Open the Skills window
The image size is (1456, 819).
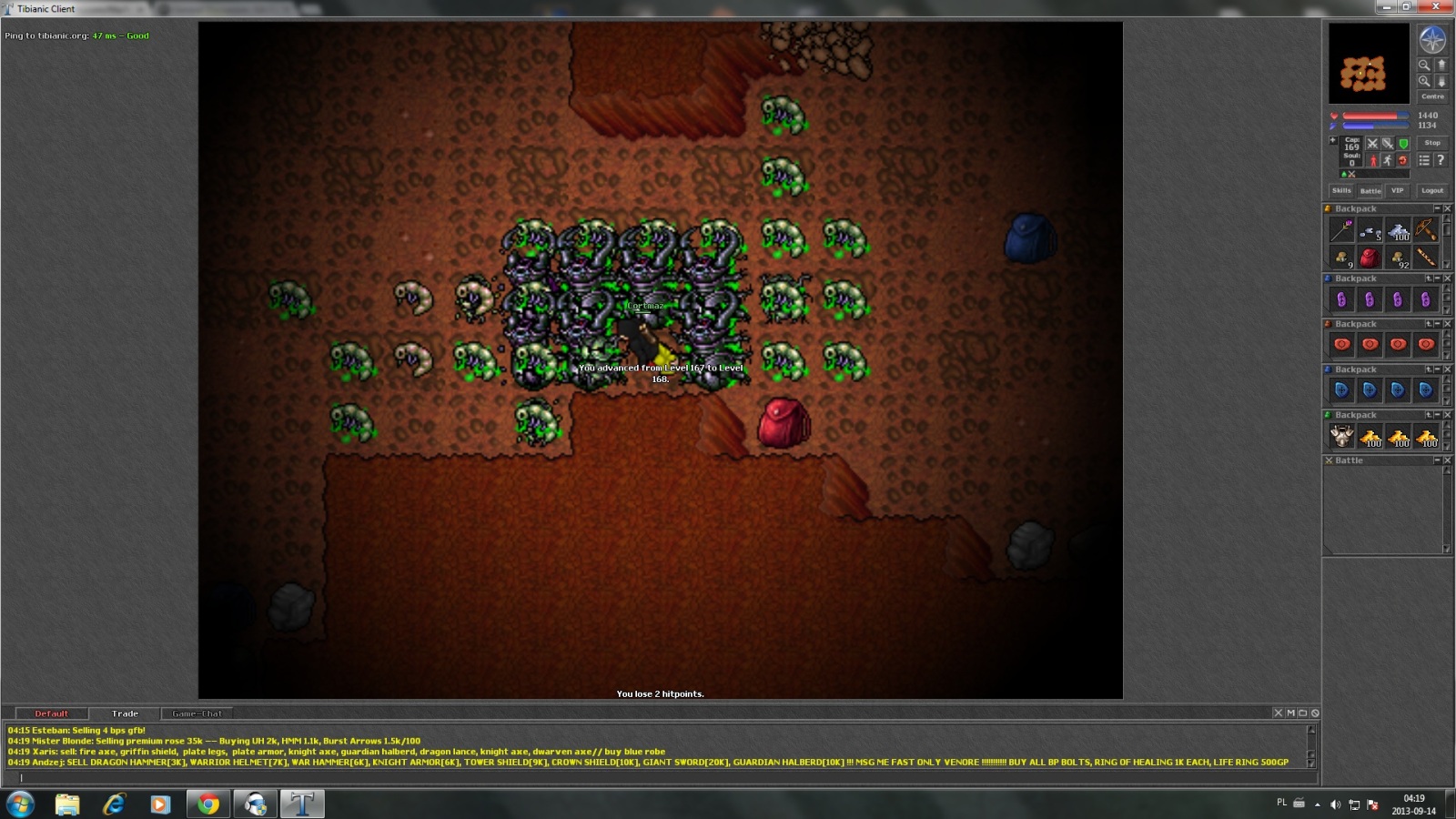[x=1341, y=191]
